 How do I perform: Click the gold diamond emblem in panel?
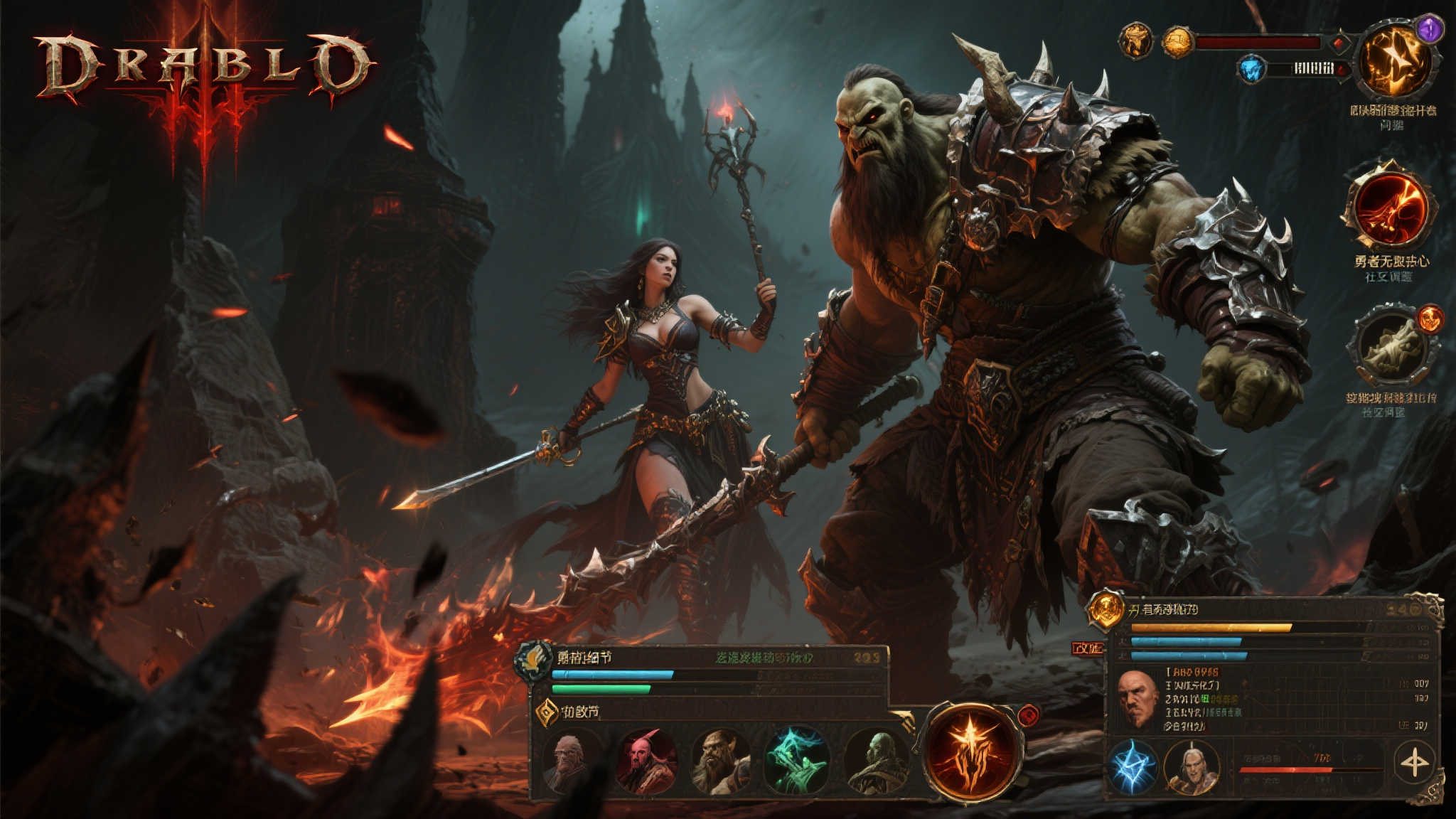pos(547,712)
